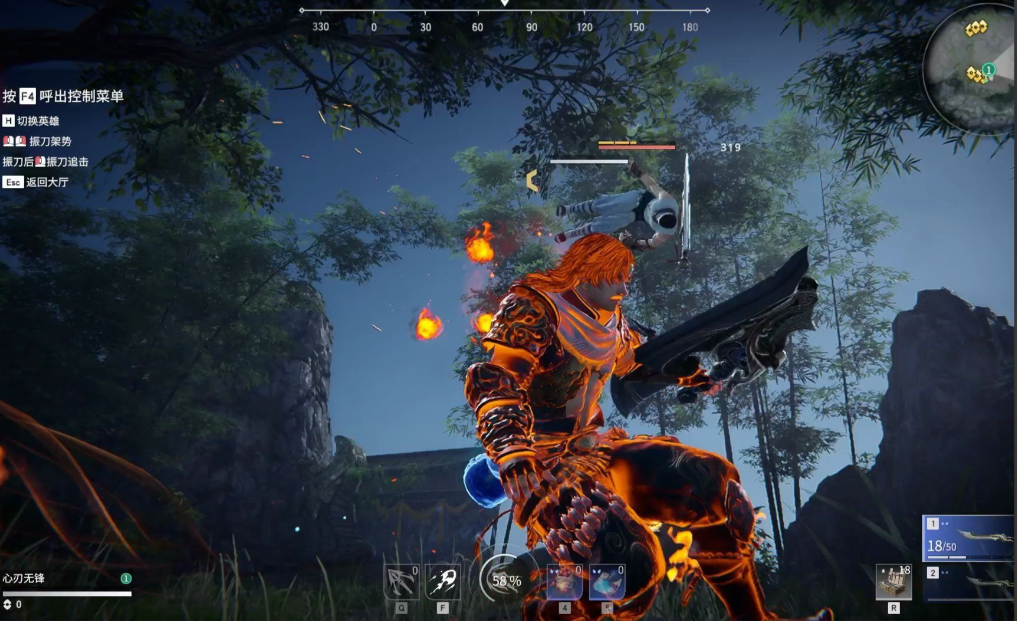This screenshot has width=1017, height=621.
Task: Switch to weapon slot 2
Action: [x=968, y=580]
